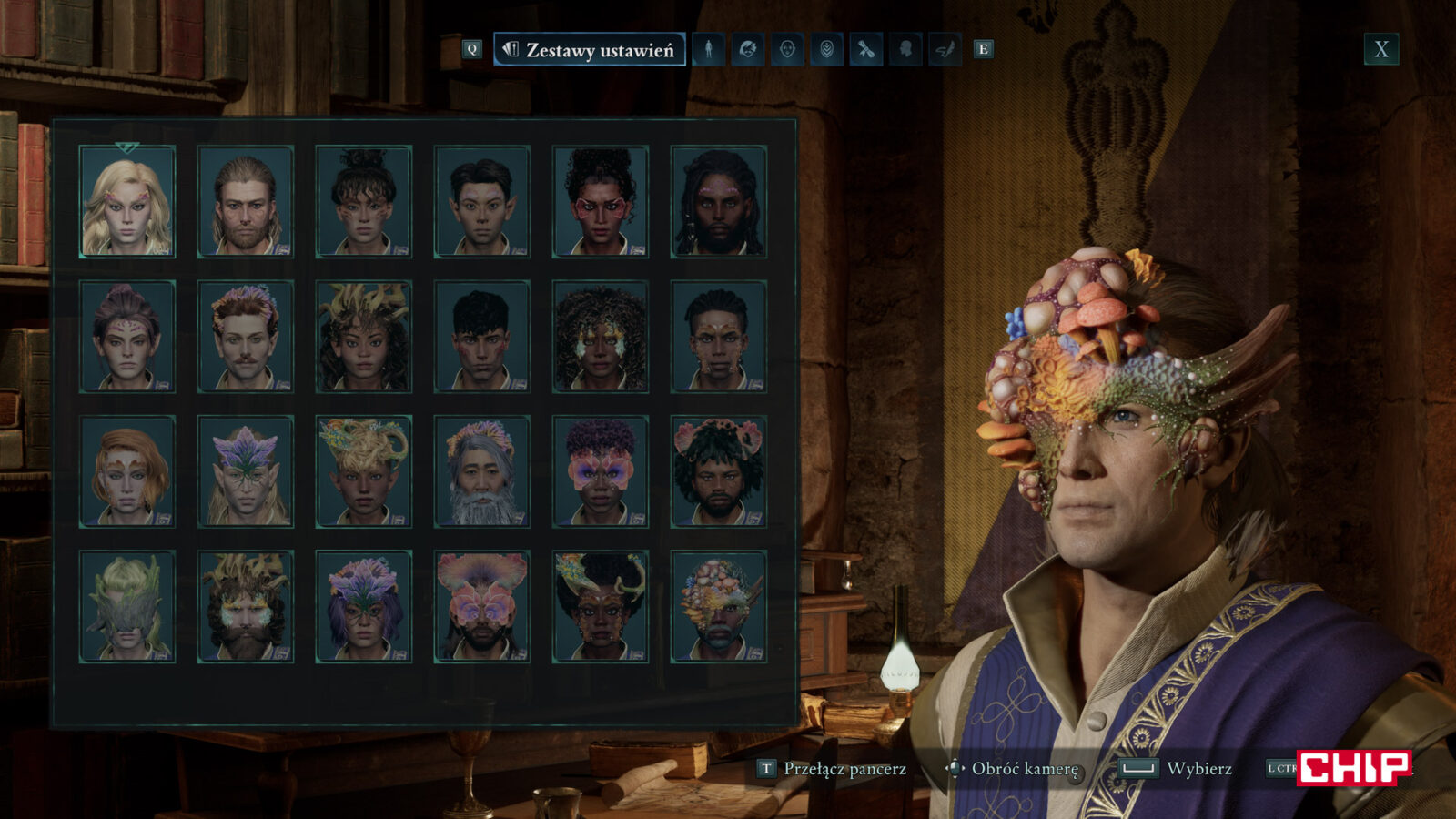Open the chevron shield emblem tab
The width and height of the screenshot is (1456, 819).
826,49
